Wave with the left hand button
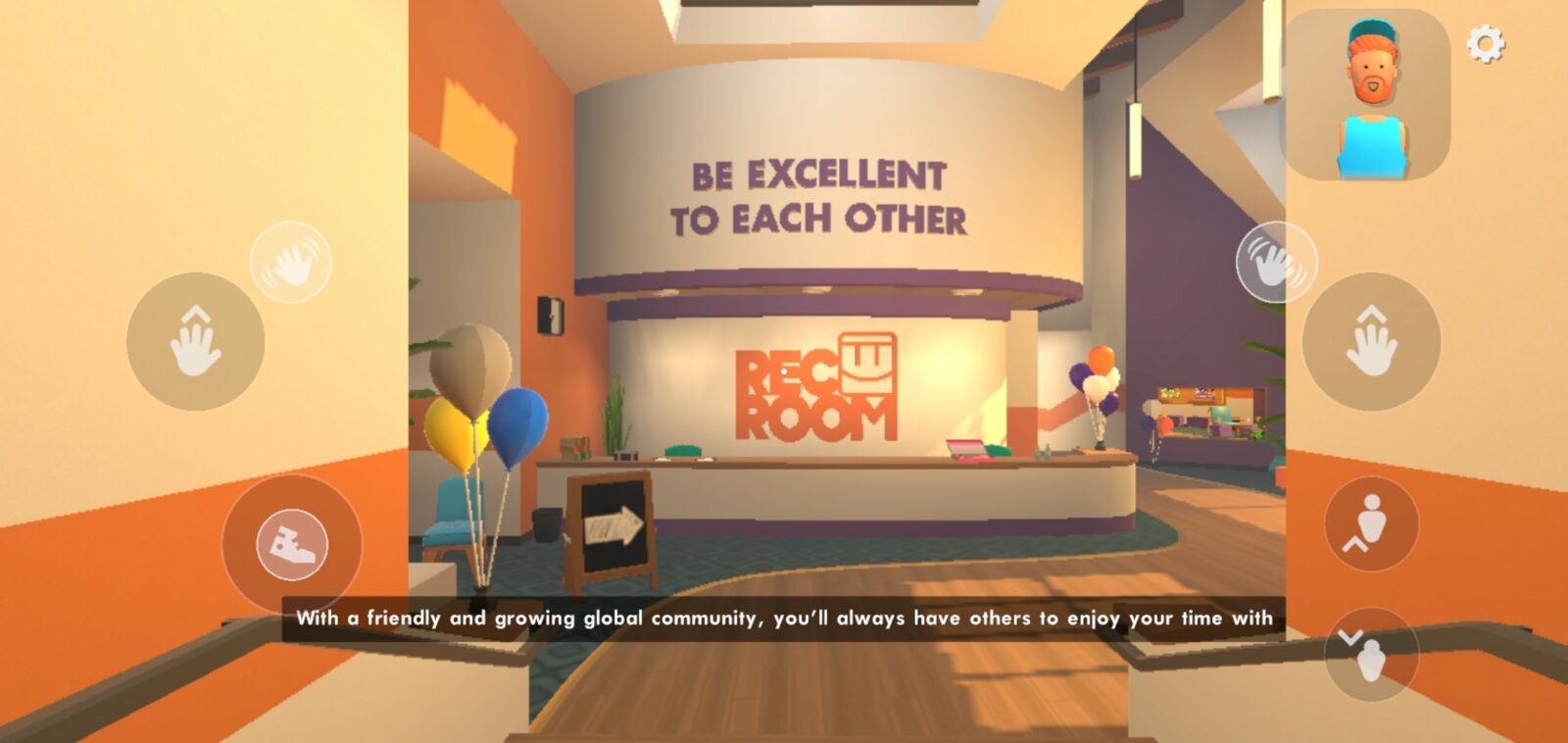This screenshot has width=1568, height=743. tap(291, 262)
